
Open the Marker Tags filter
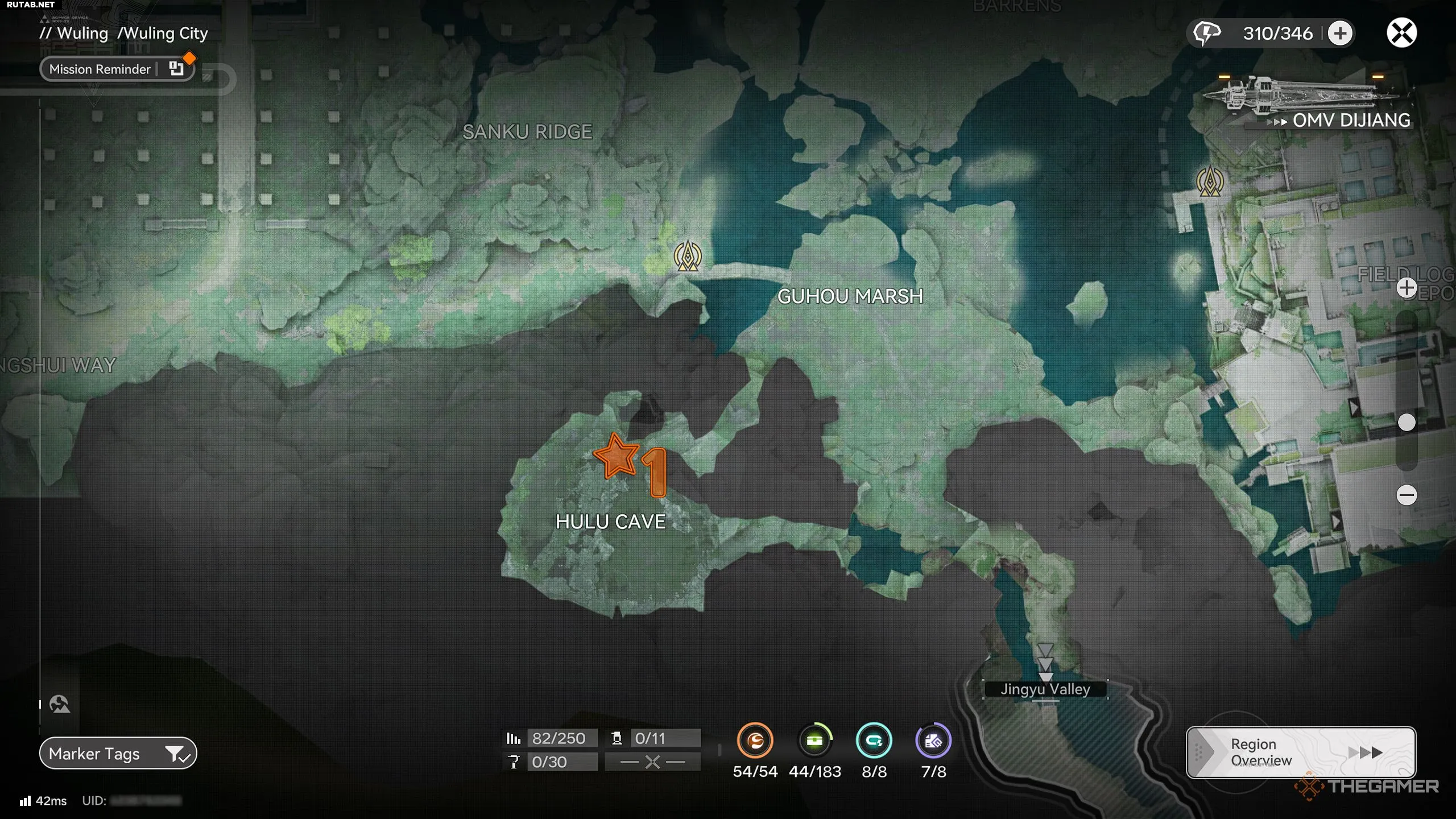pos(118,754)
